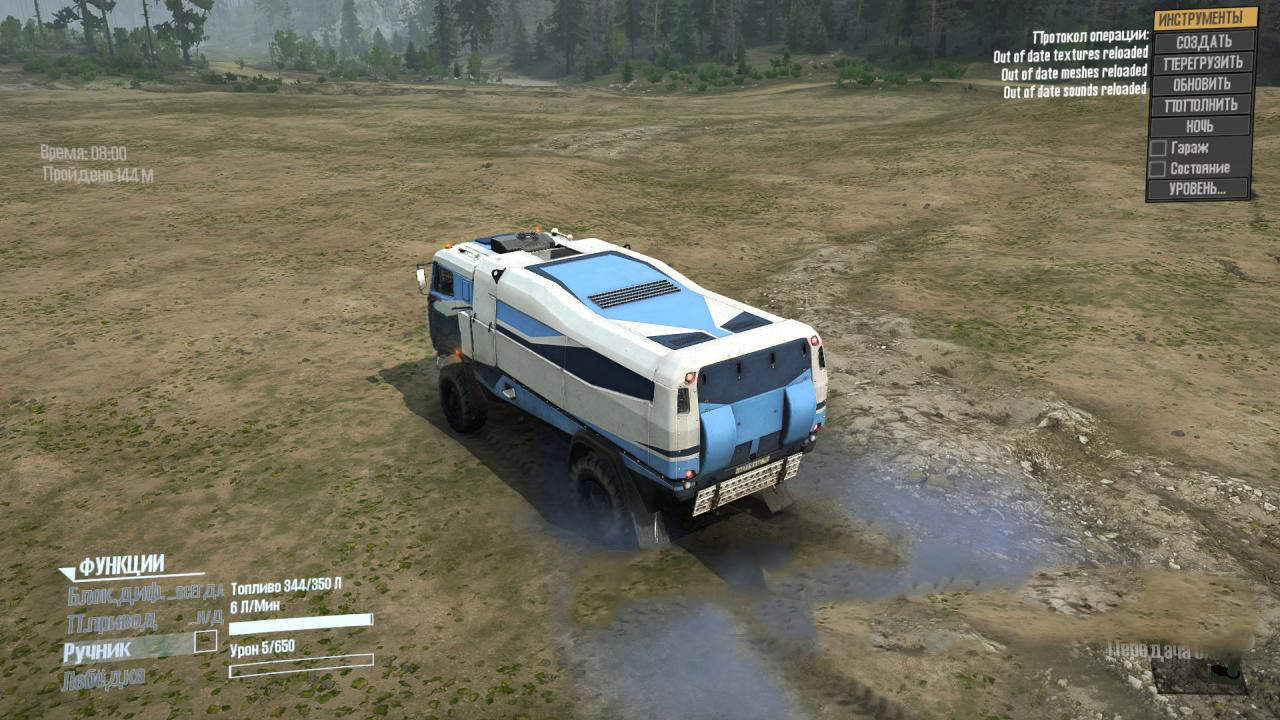1280x720 pixels.
Task: Switch to night with the Ночь button
Action: pyautogui.click(x=1200, y=126)
